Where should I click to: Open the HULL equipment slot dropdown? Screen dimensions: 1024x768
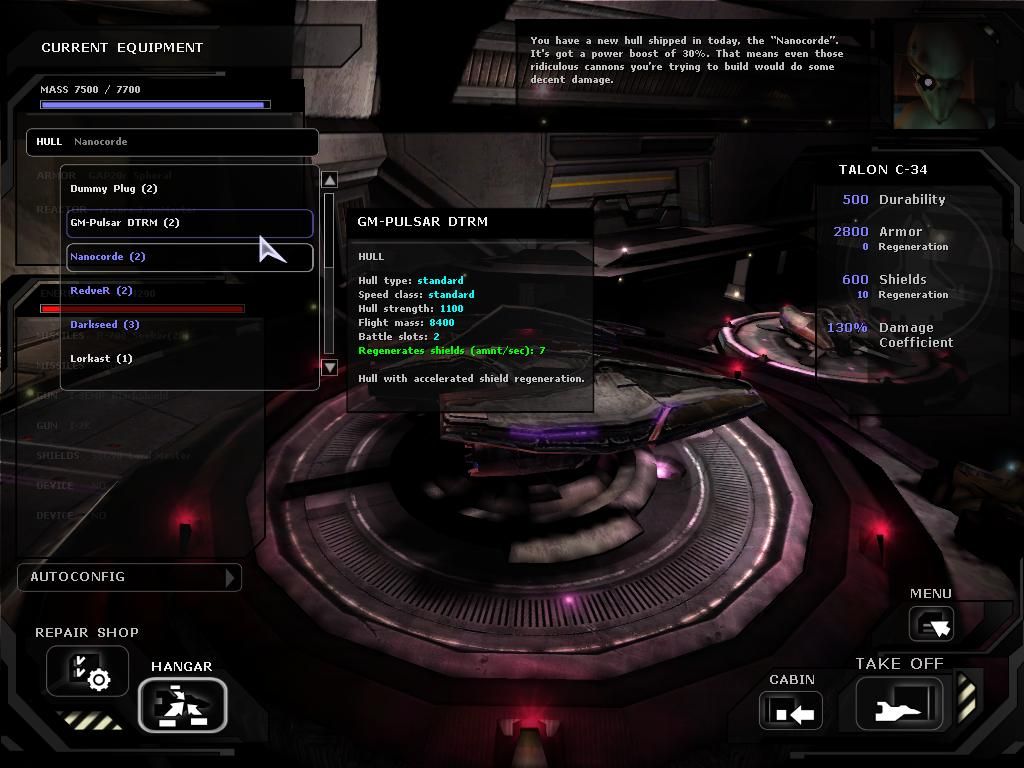click(x=172, y=142)
